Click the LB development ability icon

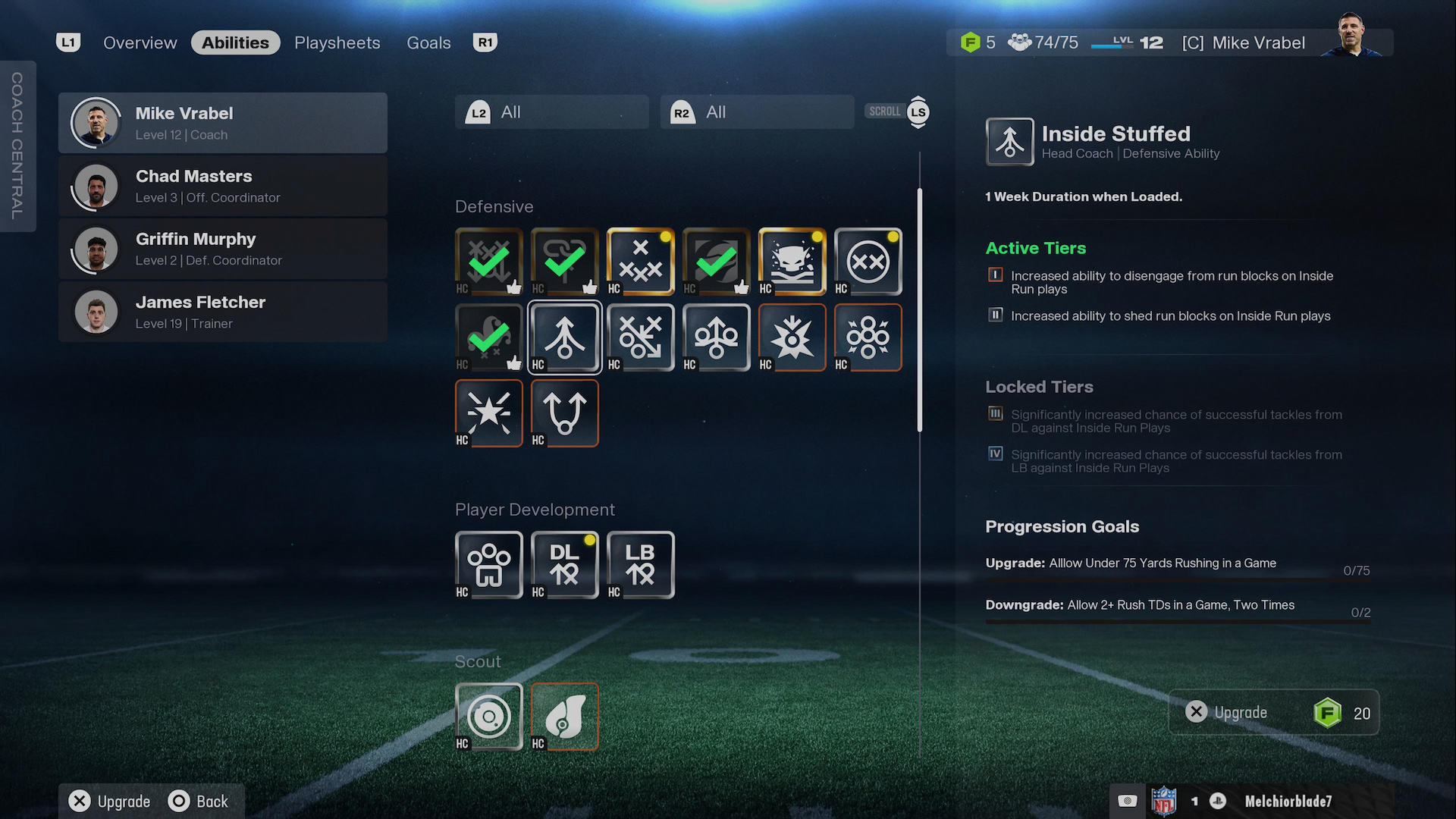640,565
